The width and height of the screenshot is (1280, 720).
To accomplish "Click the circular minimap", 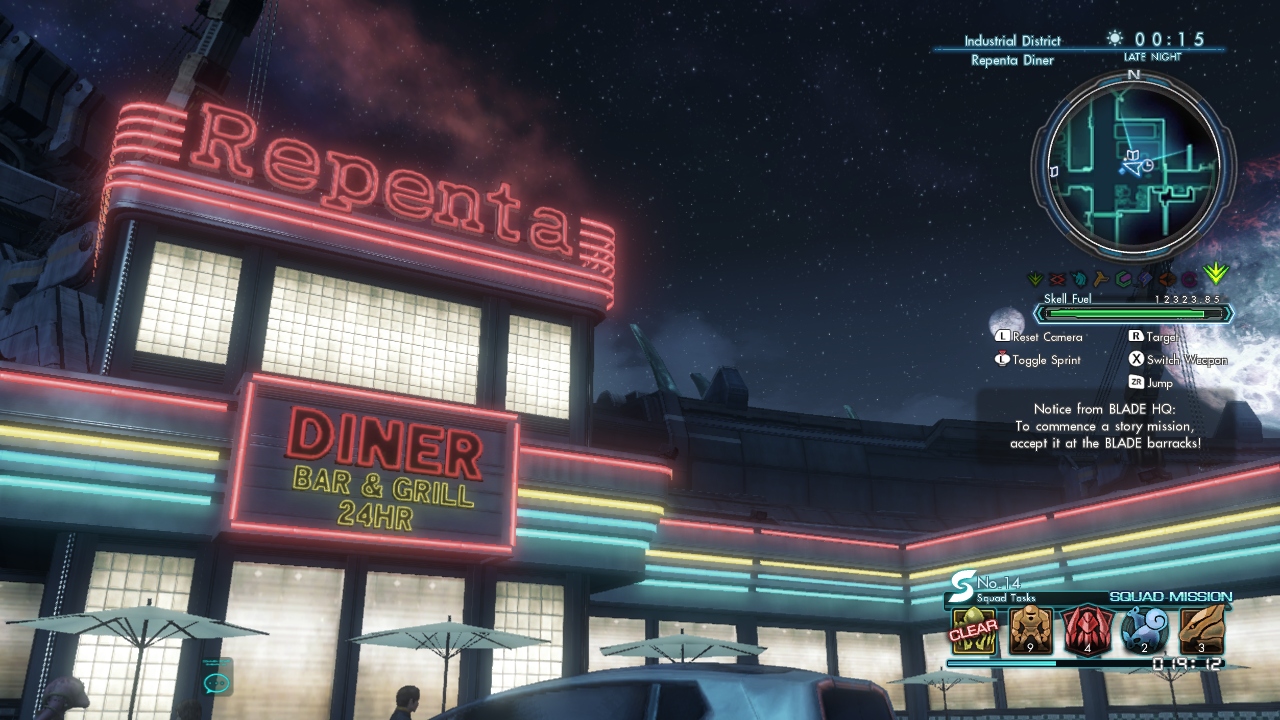I will click(x=1133, y=165).
